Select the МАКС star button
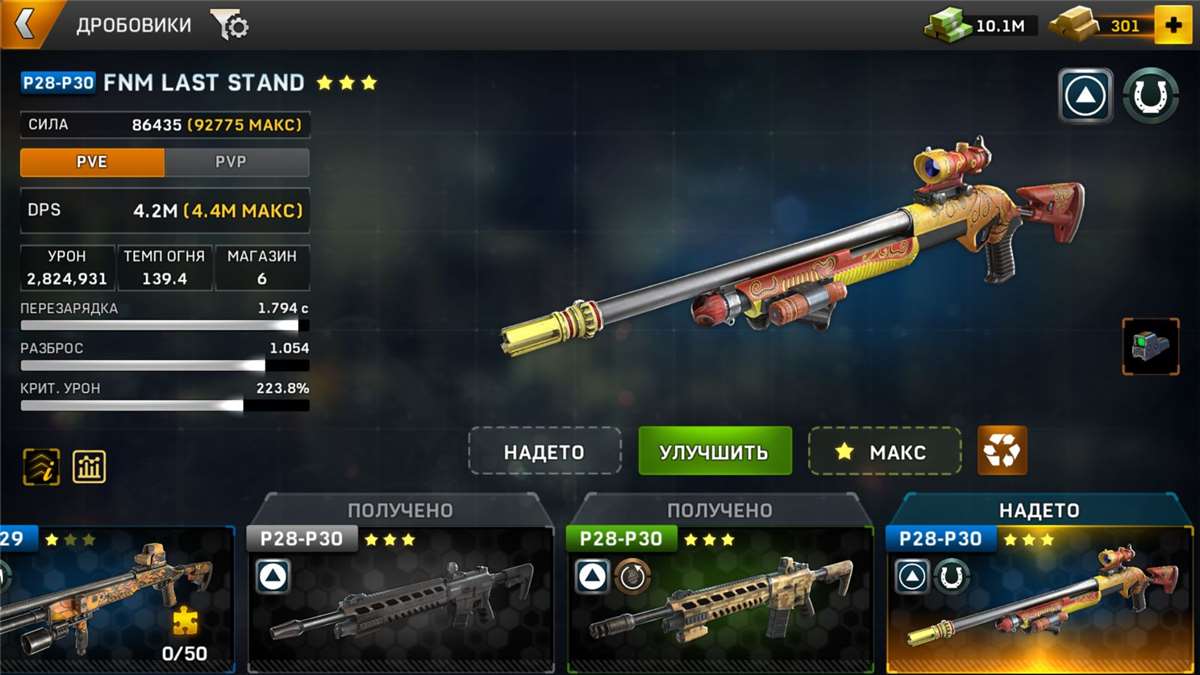This screenshot has width=1200, height=675. click(x=884, y=451)
